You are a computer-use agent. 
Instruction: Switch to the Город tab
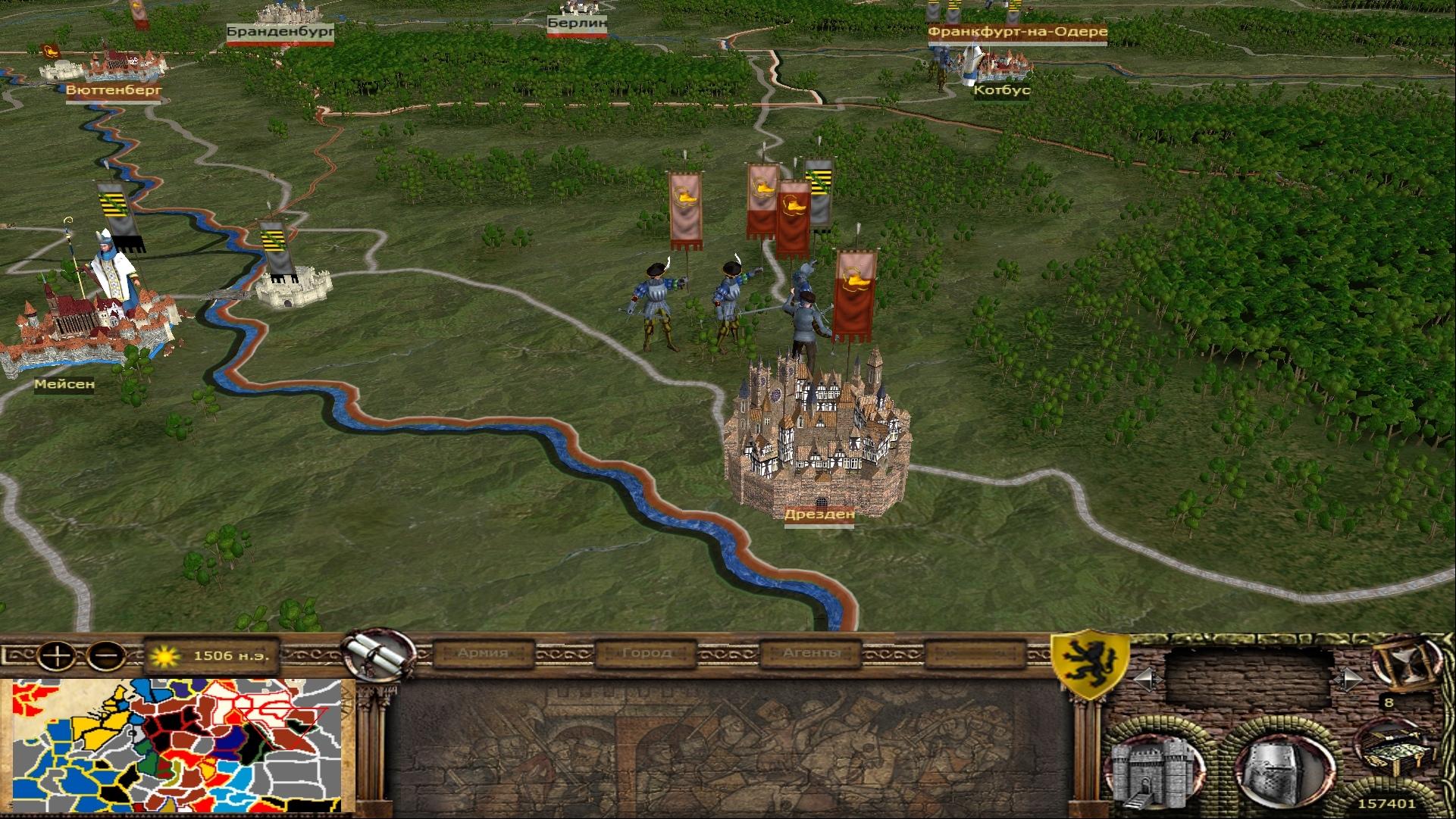tap(646, 653)
